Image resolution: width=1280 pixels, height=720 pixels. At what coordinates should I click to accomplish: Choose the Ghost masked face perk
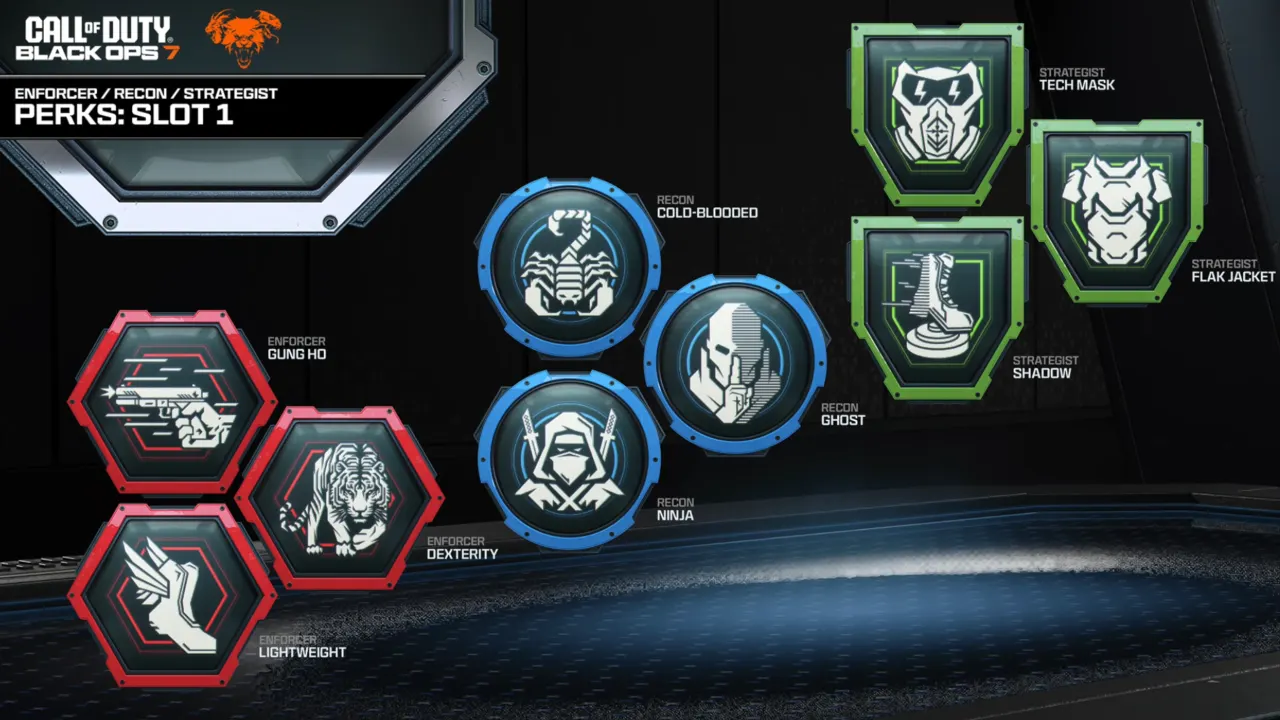coord(735,362)
